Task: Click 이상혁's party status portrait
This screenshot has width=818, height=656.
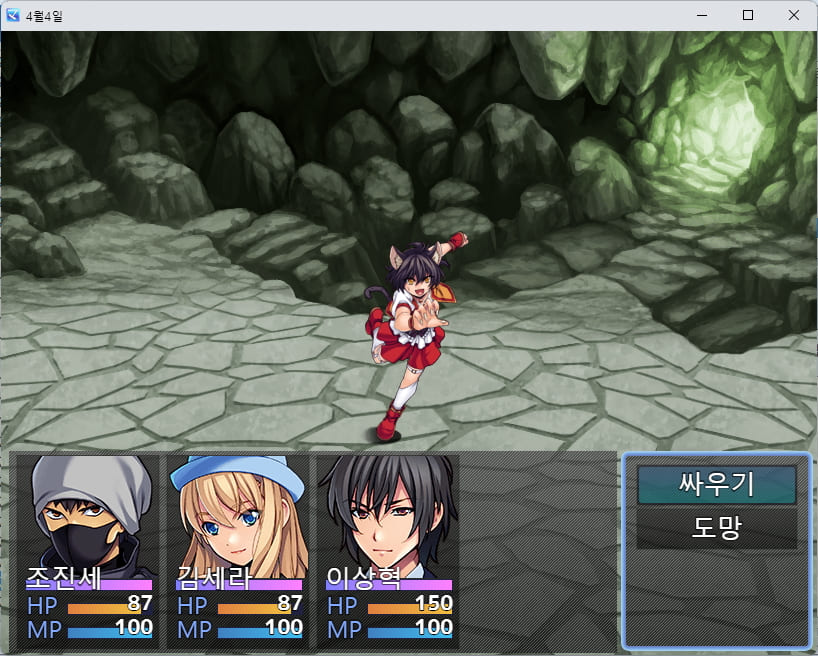Action: click(389, 515)
